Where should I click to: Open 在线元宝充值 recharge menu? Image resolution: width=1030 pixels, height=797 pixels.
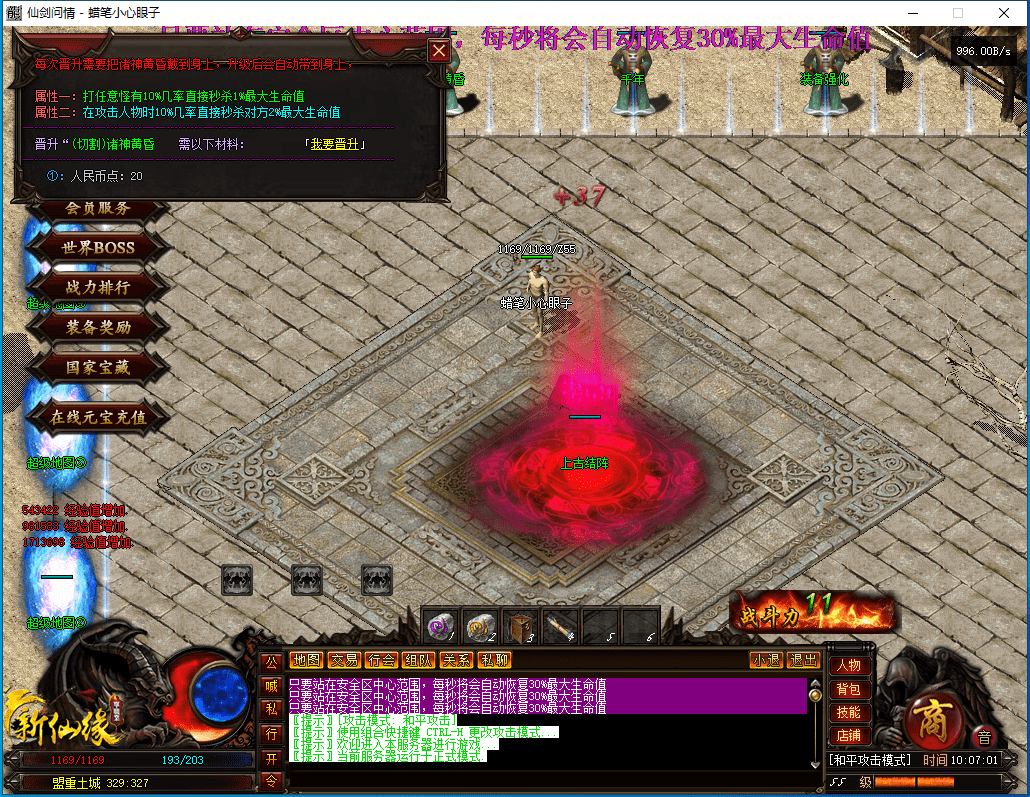98,417
